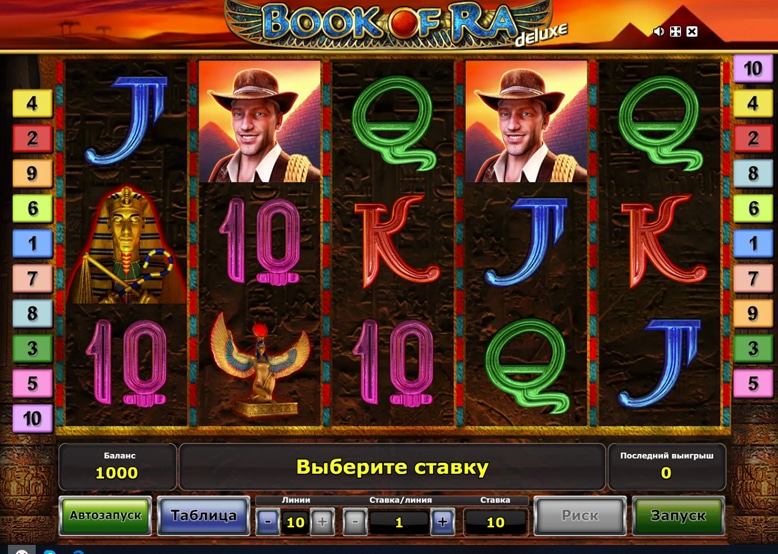Lower the Ставка/линия bet per line

[355, 521]
